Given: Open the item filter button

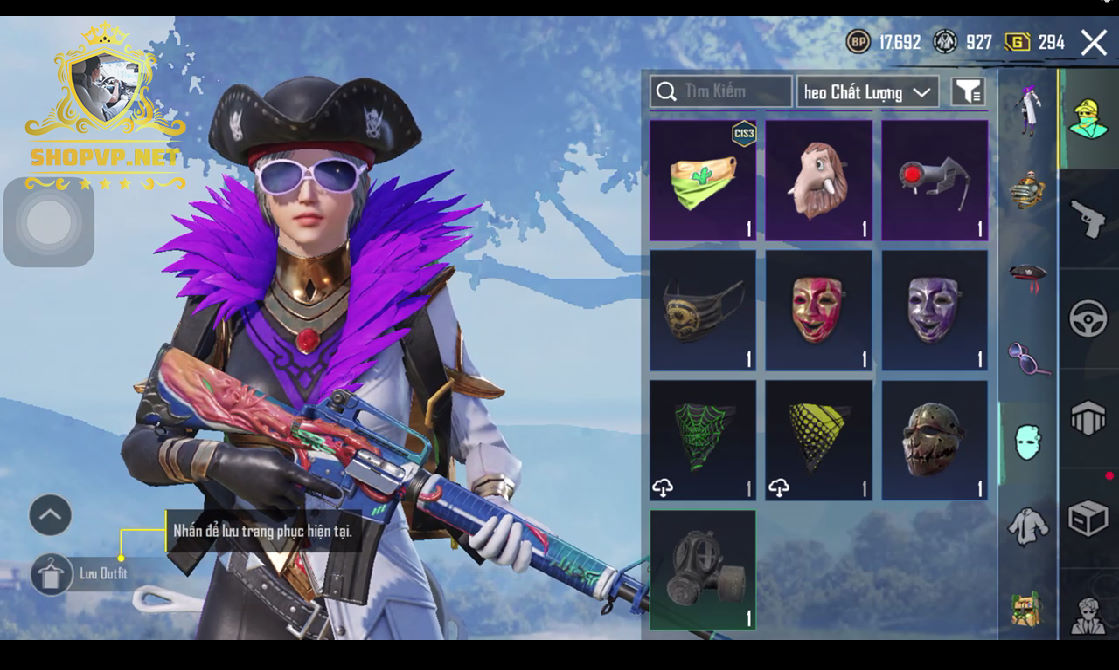Looking at the screenshot, I should click(967, 92).
